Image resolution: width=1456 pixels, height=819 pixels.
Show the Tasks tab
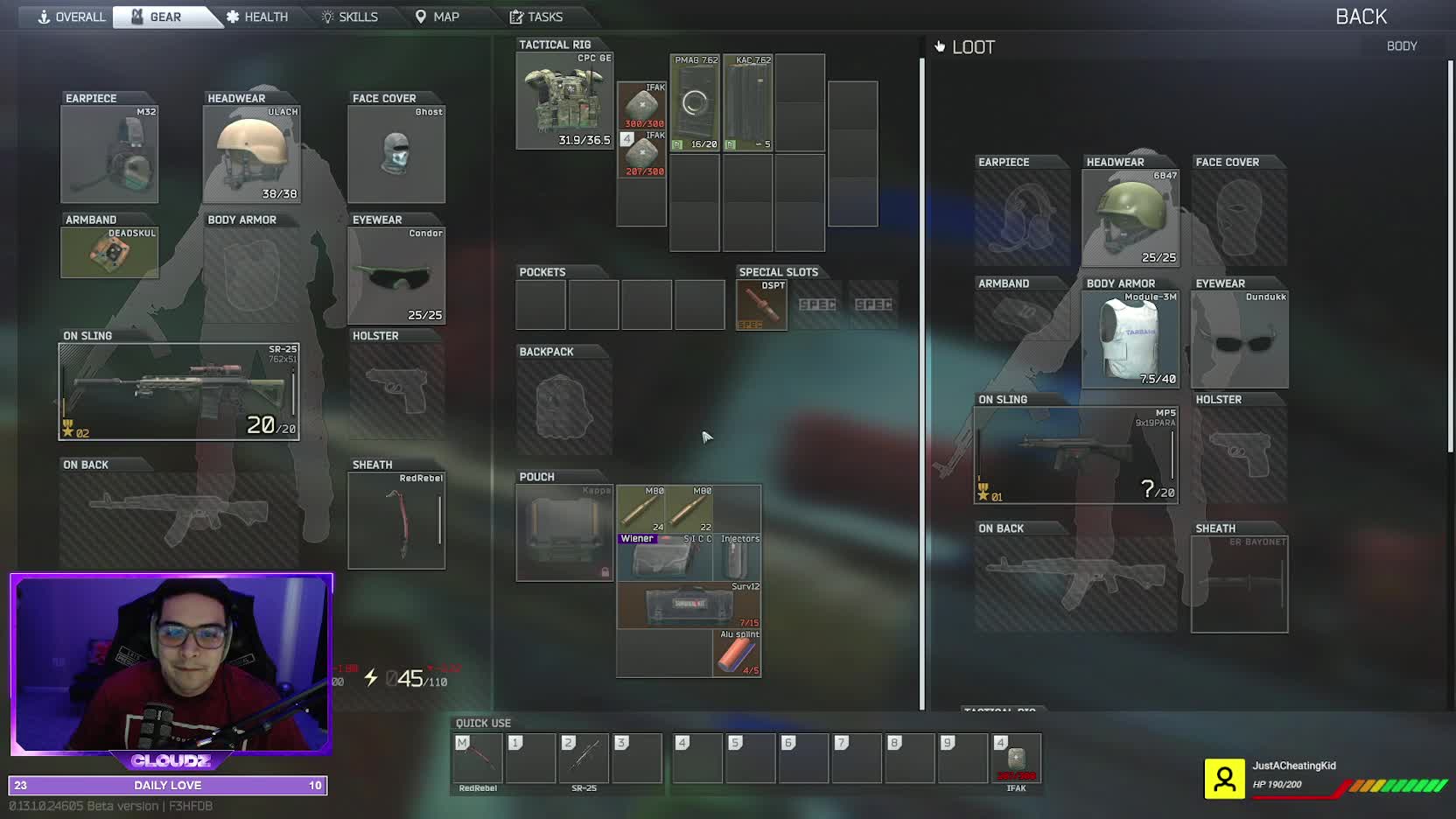[x=535, y=17]
